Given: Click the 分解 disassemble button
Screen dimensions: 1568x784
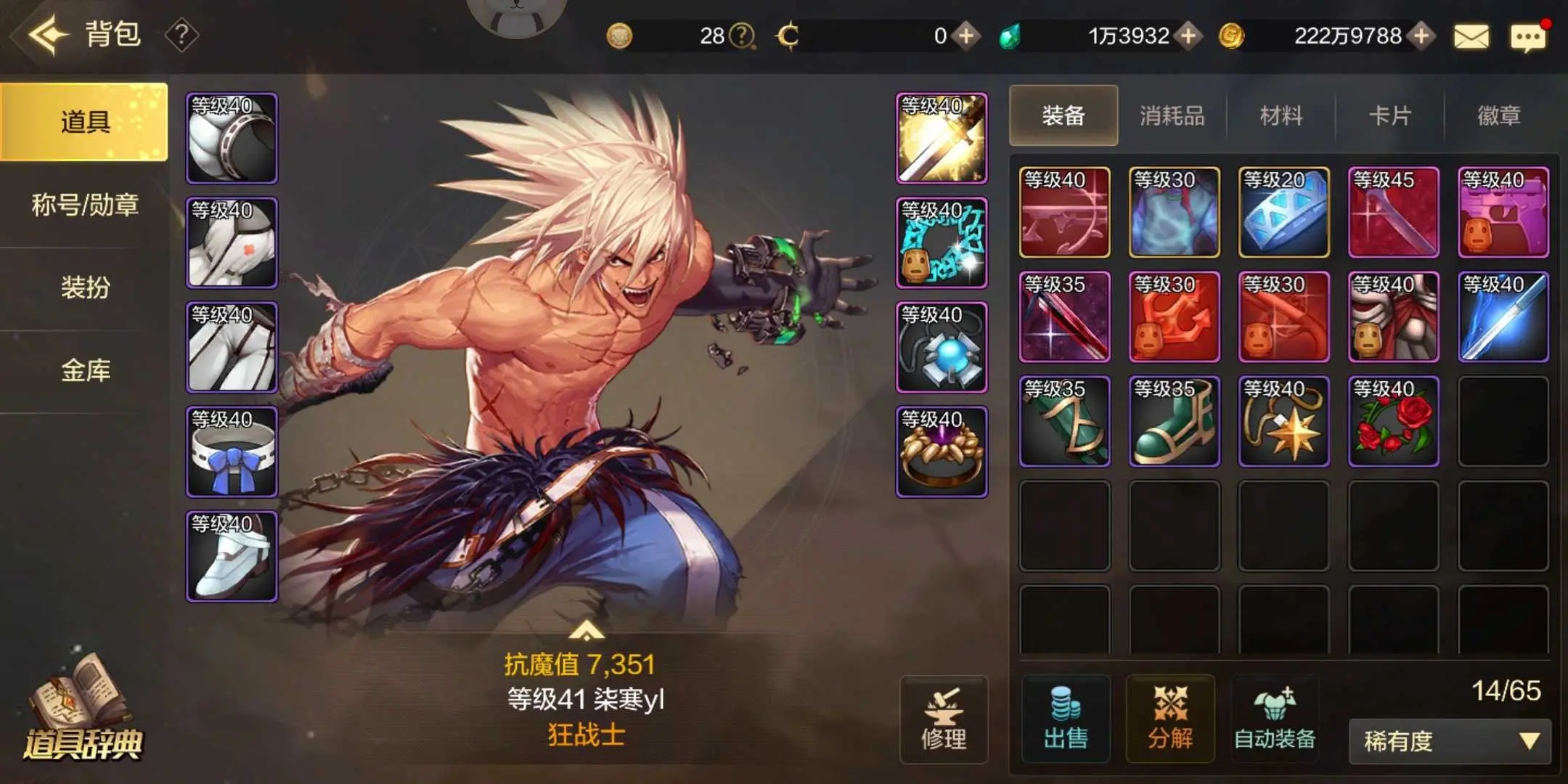Looking at the screenshot, I should (1170, 720).
